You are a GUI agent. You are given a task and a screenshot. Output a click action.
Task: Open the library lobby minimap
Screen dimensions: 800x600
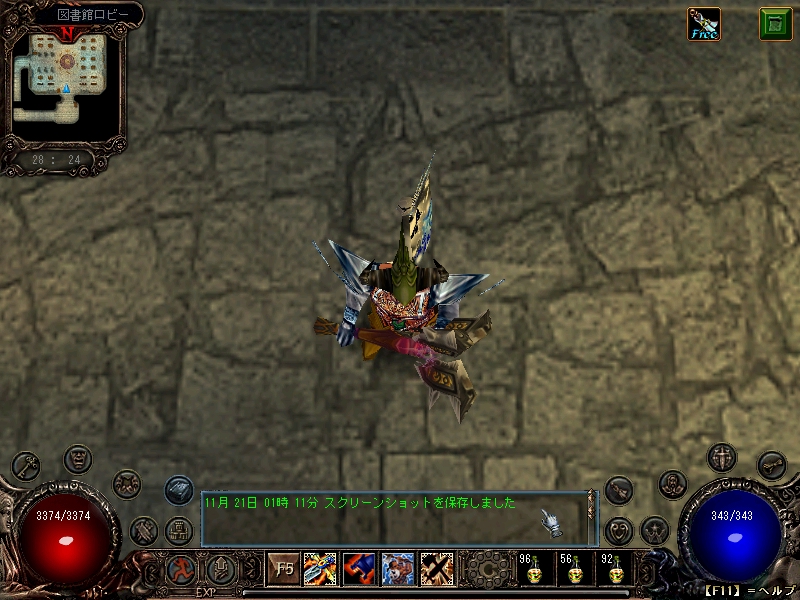pyautogui.click(x=68, y=74)
